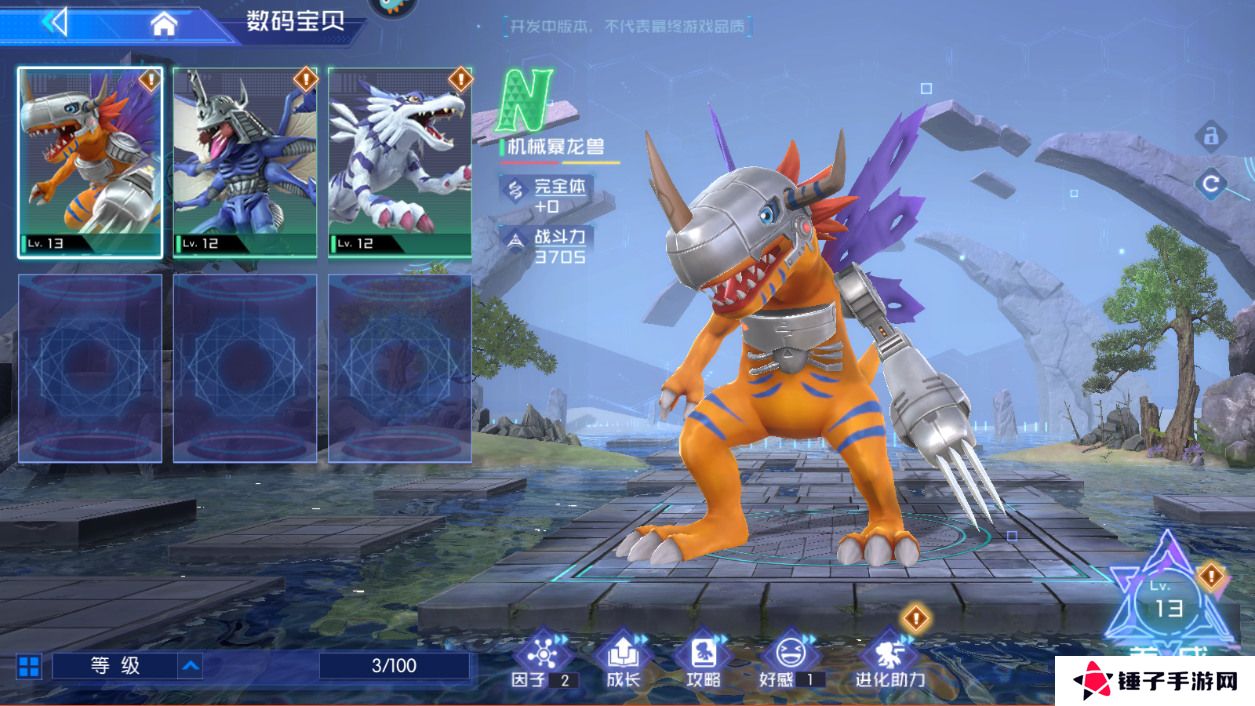This screenshot has width=1255, height=706.
Task: Choose the blue MetalGreymon card
Action: click(x=245, y=162)
